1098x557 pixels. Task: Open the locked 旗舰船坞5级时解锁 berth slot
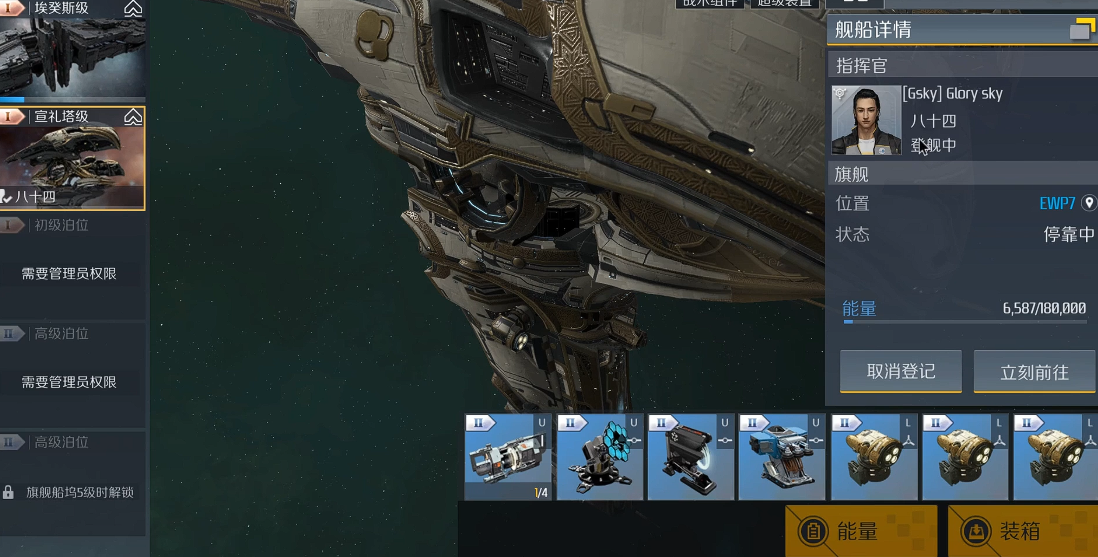point(72,492)
